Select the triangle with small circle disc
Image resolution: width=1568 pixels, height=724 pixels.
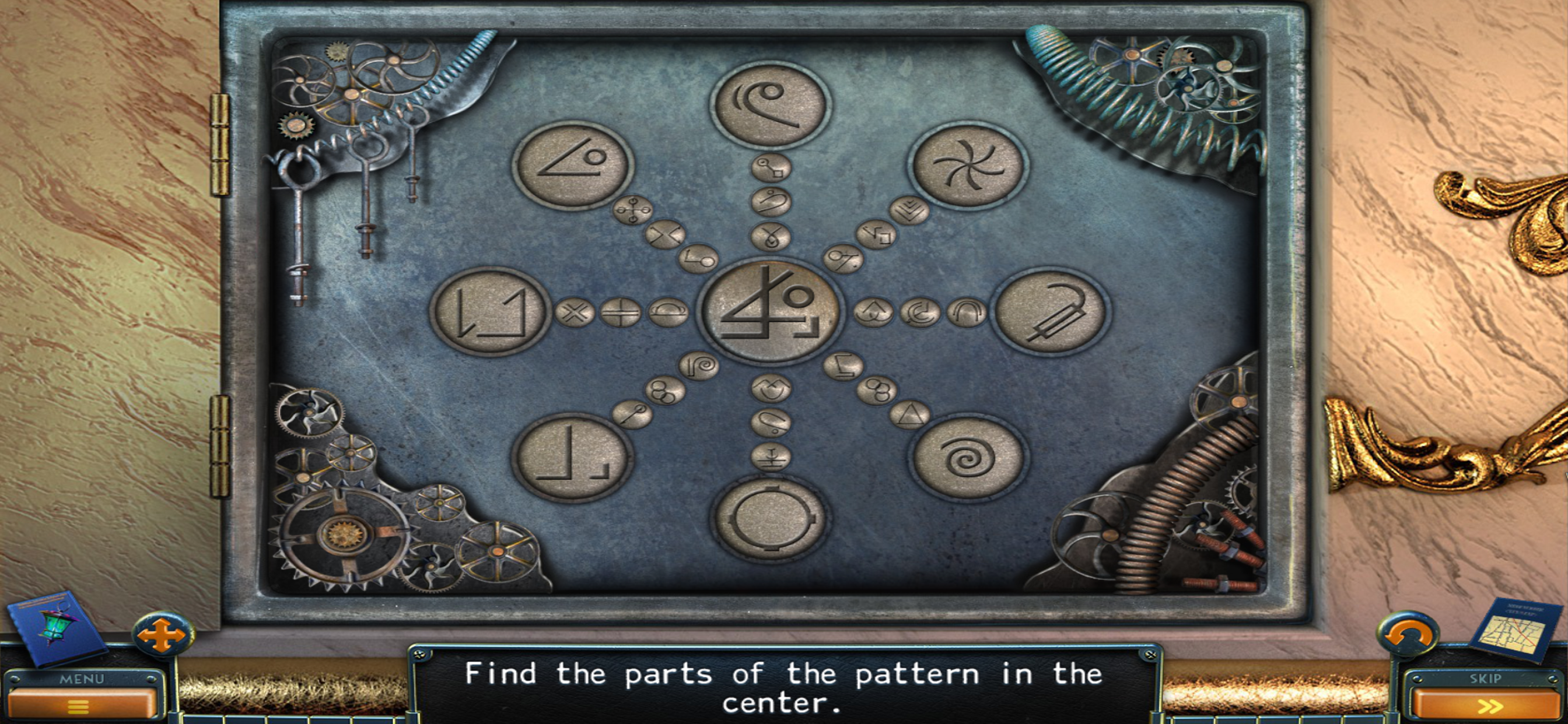coord(572,165)
